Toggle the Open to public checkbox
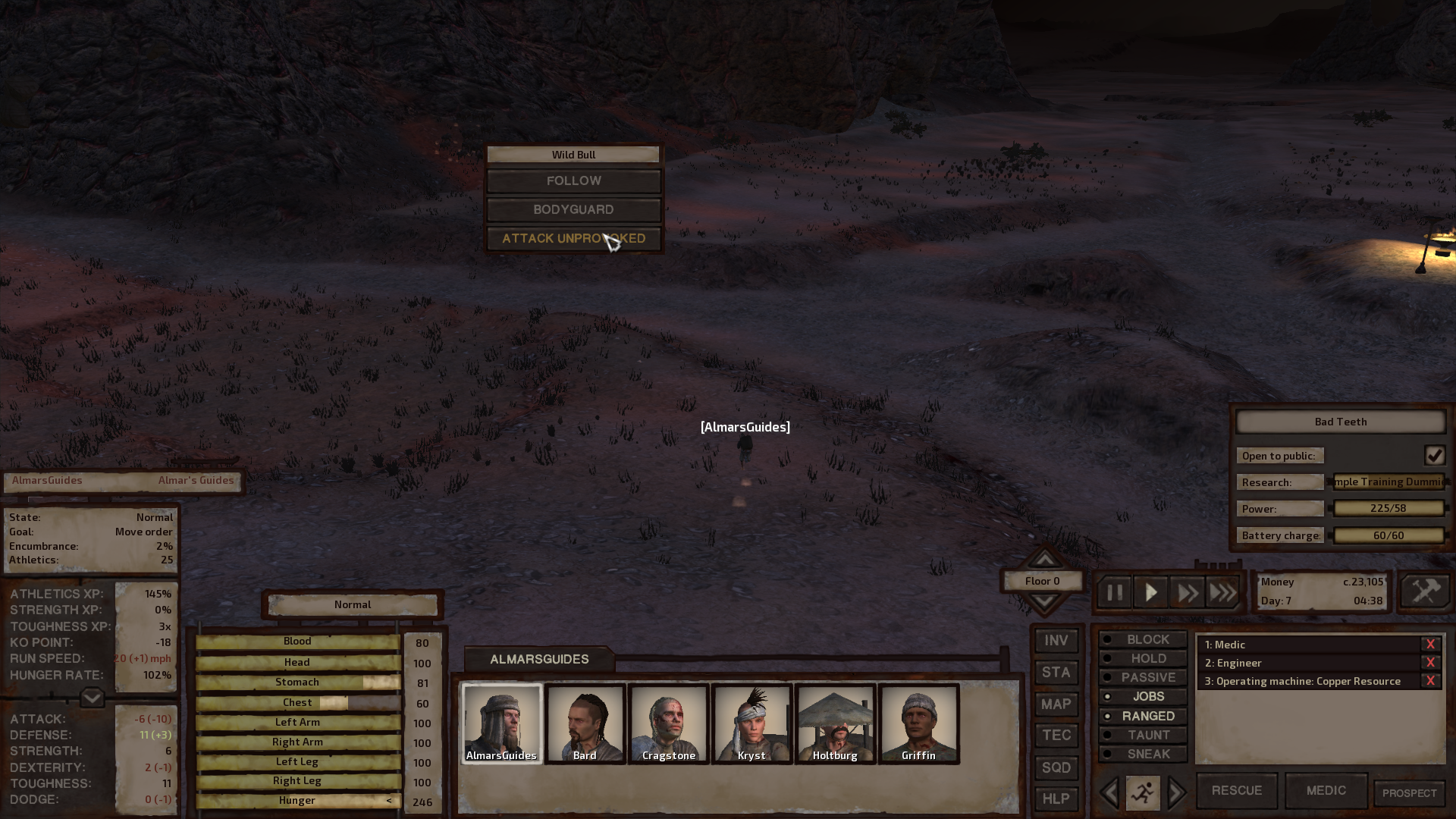Viewport: 1456px width, 819px height. [1434, 456]
